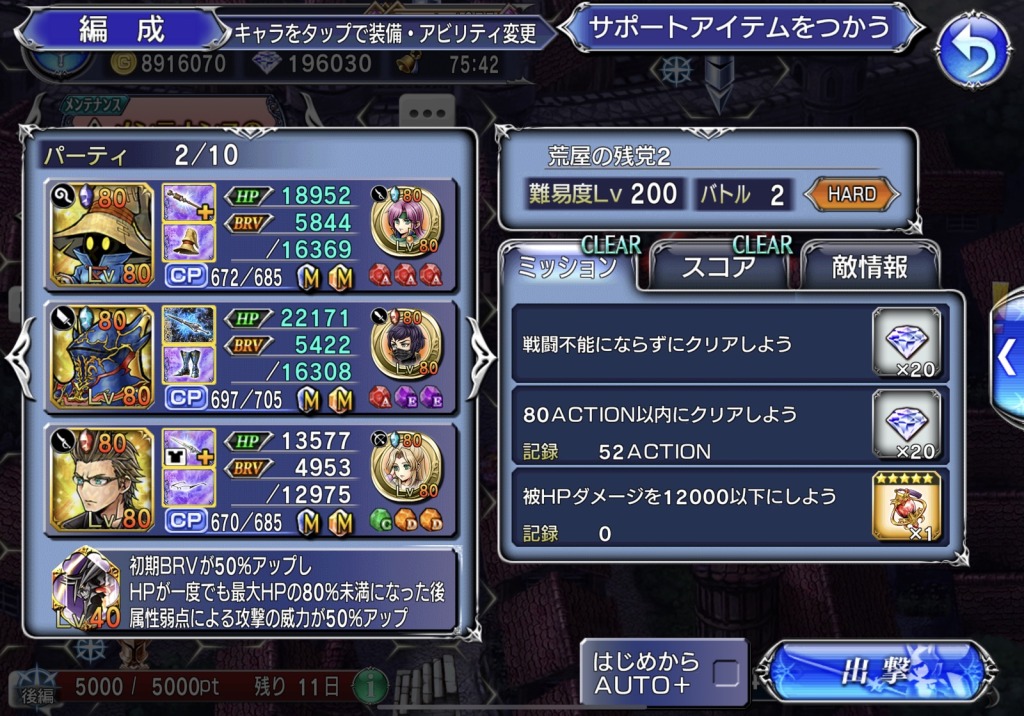Switch to the スコア tab
Screen dimensions: 1024x716
(717, 267)
